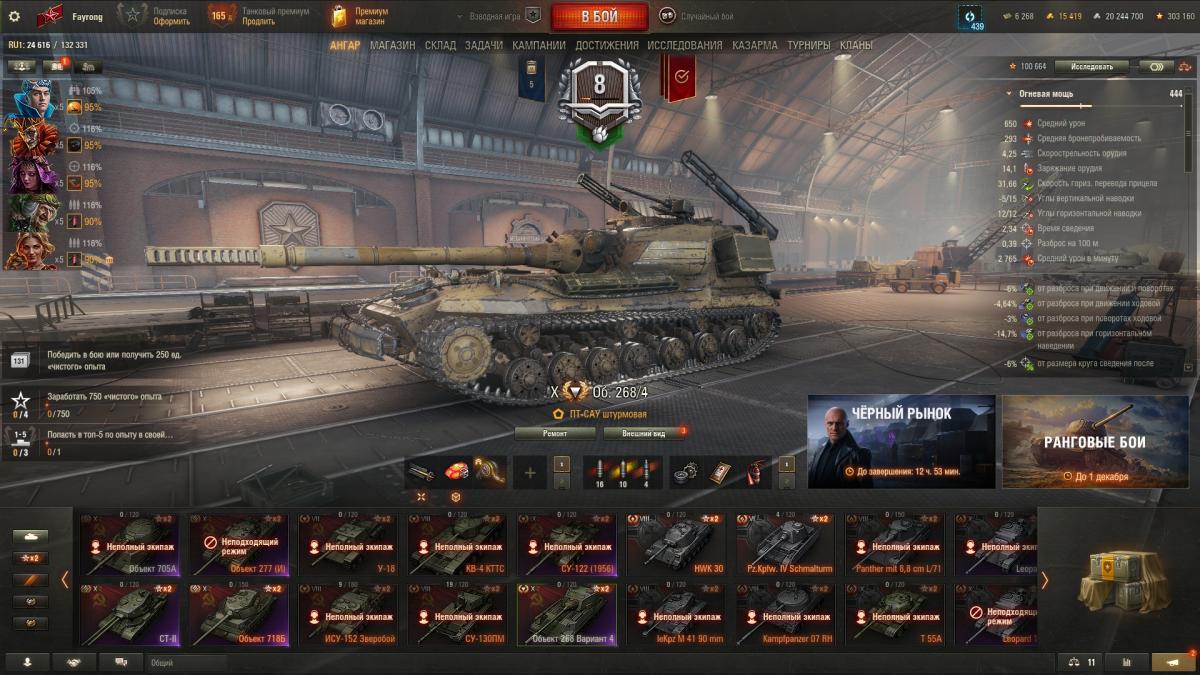Click the Исследовать button
This screenshot has width=1200, height=675.
click(1091, 66)
